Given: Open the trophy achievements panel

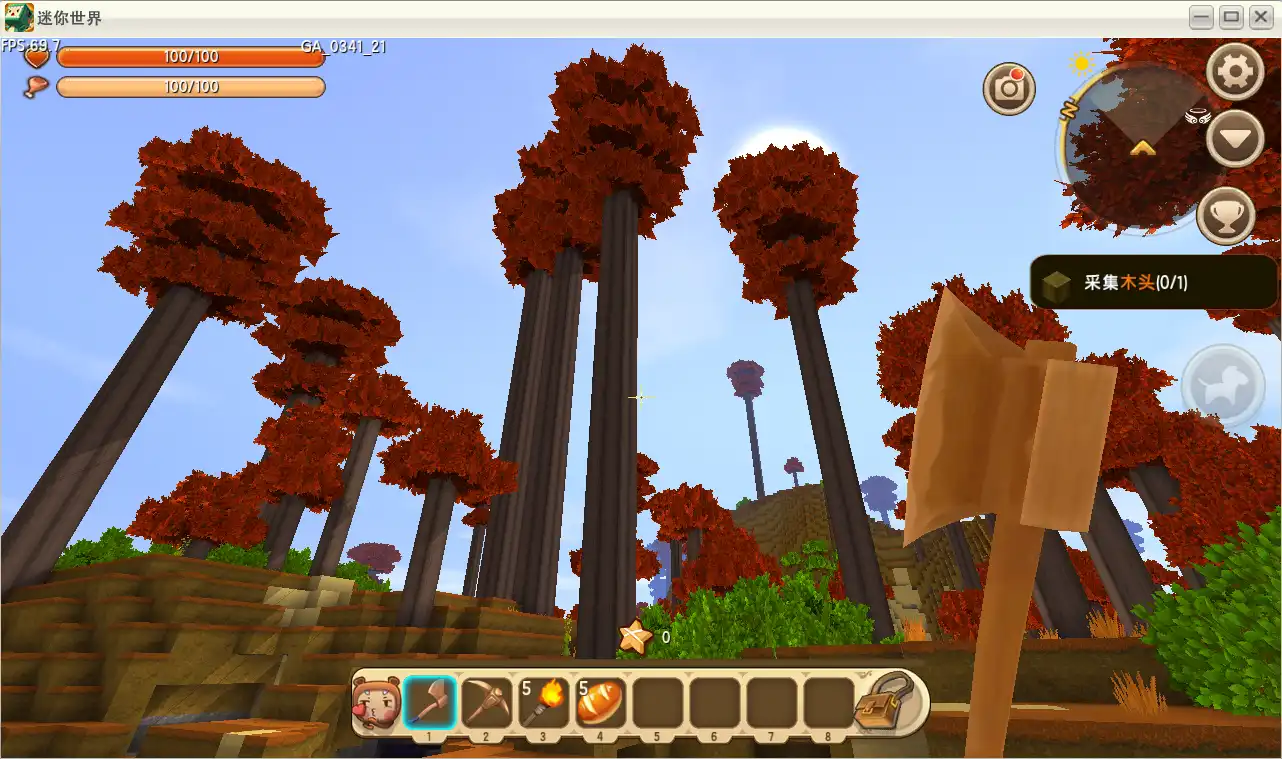Looking at the screenshot, I should pos(1226,215).
